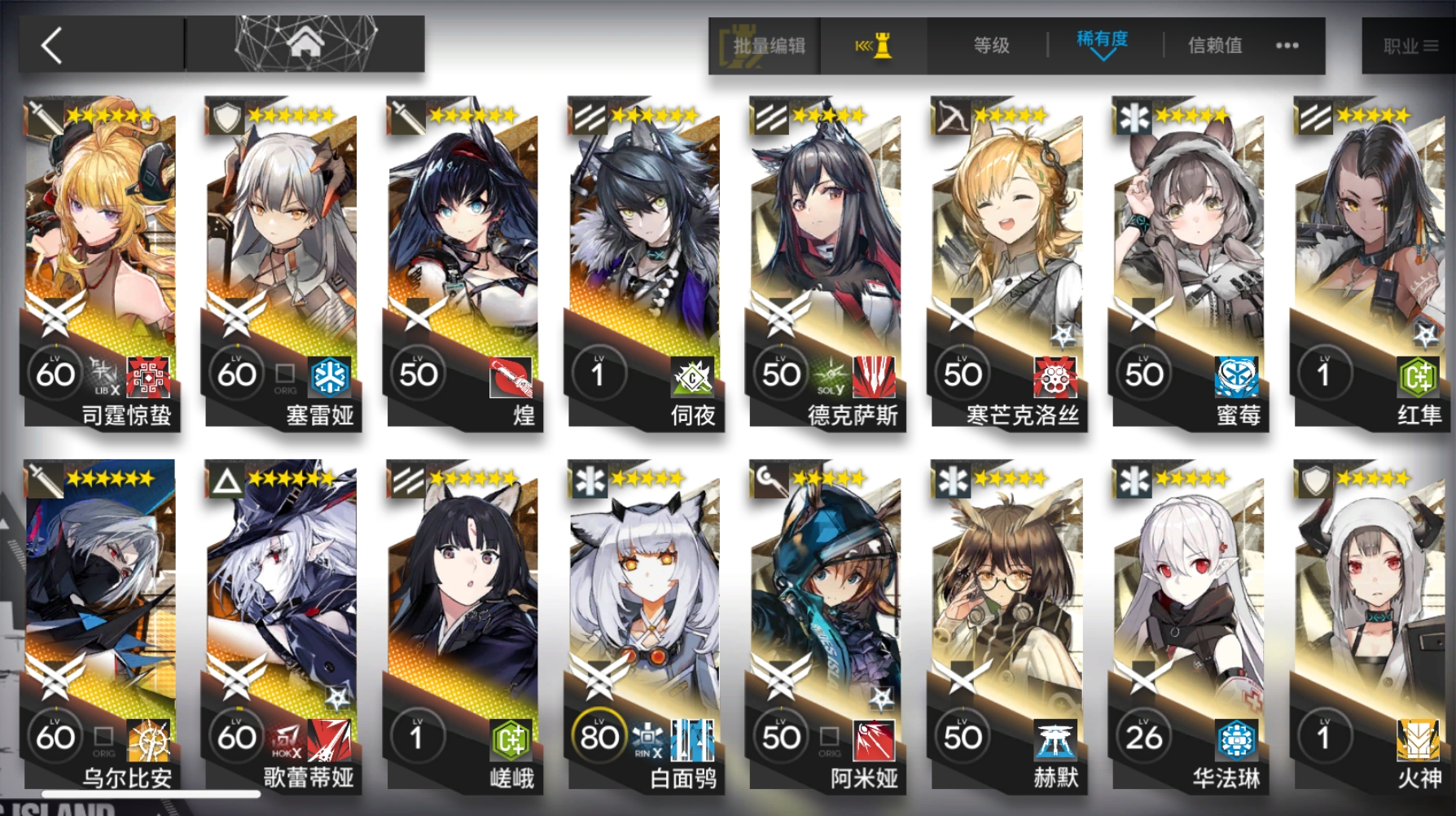This screenshot has height=816, width=1456.
Task: Choose the level 80 白面鸮 card
Action: pyautogui.click(x=645, y=624)
